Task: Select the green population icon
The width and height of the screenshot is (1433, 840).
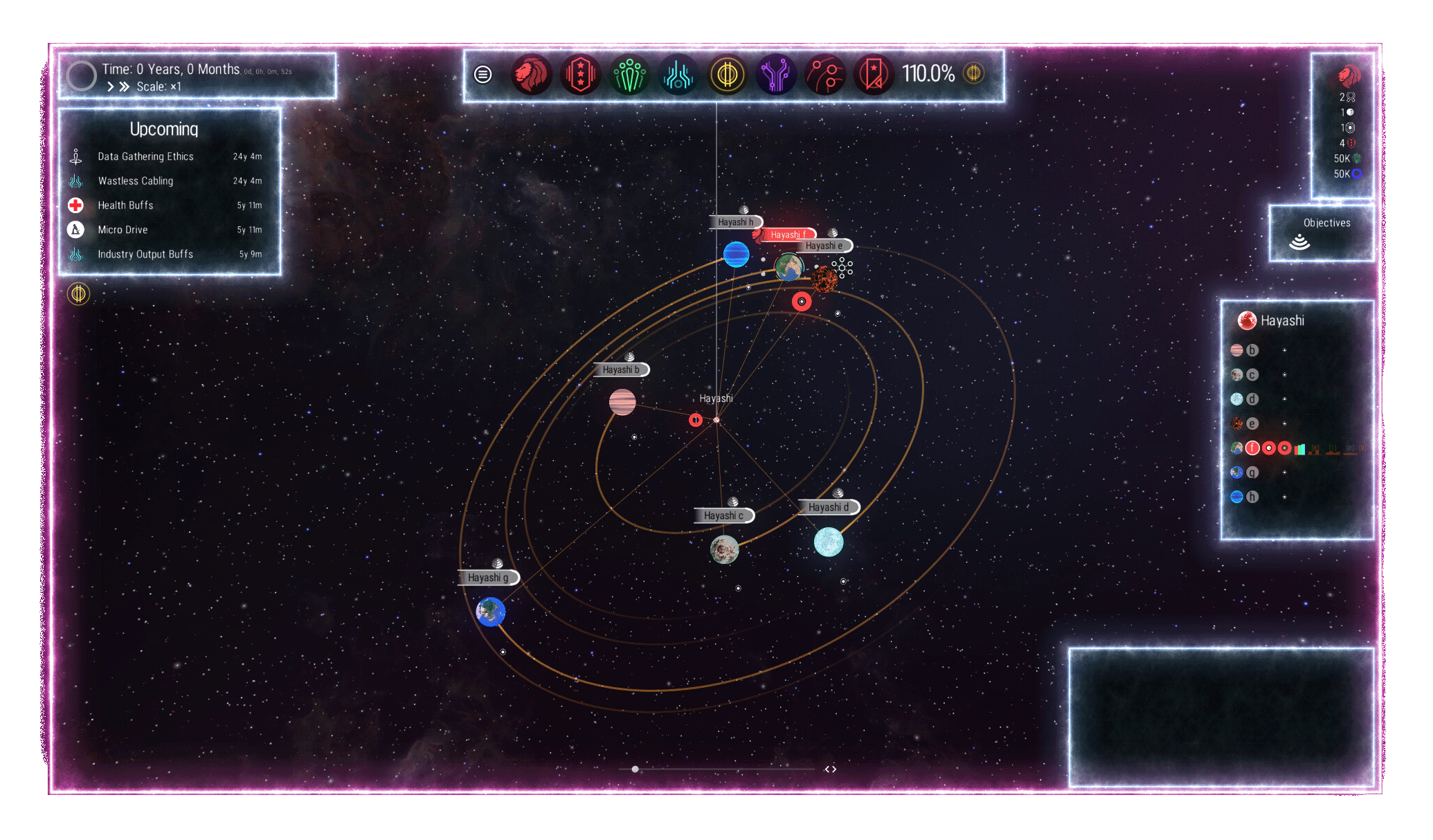Action: click(629, 74)
